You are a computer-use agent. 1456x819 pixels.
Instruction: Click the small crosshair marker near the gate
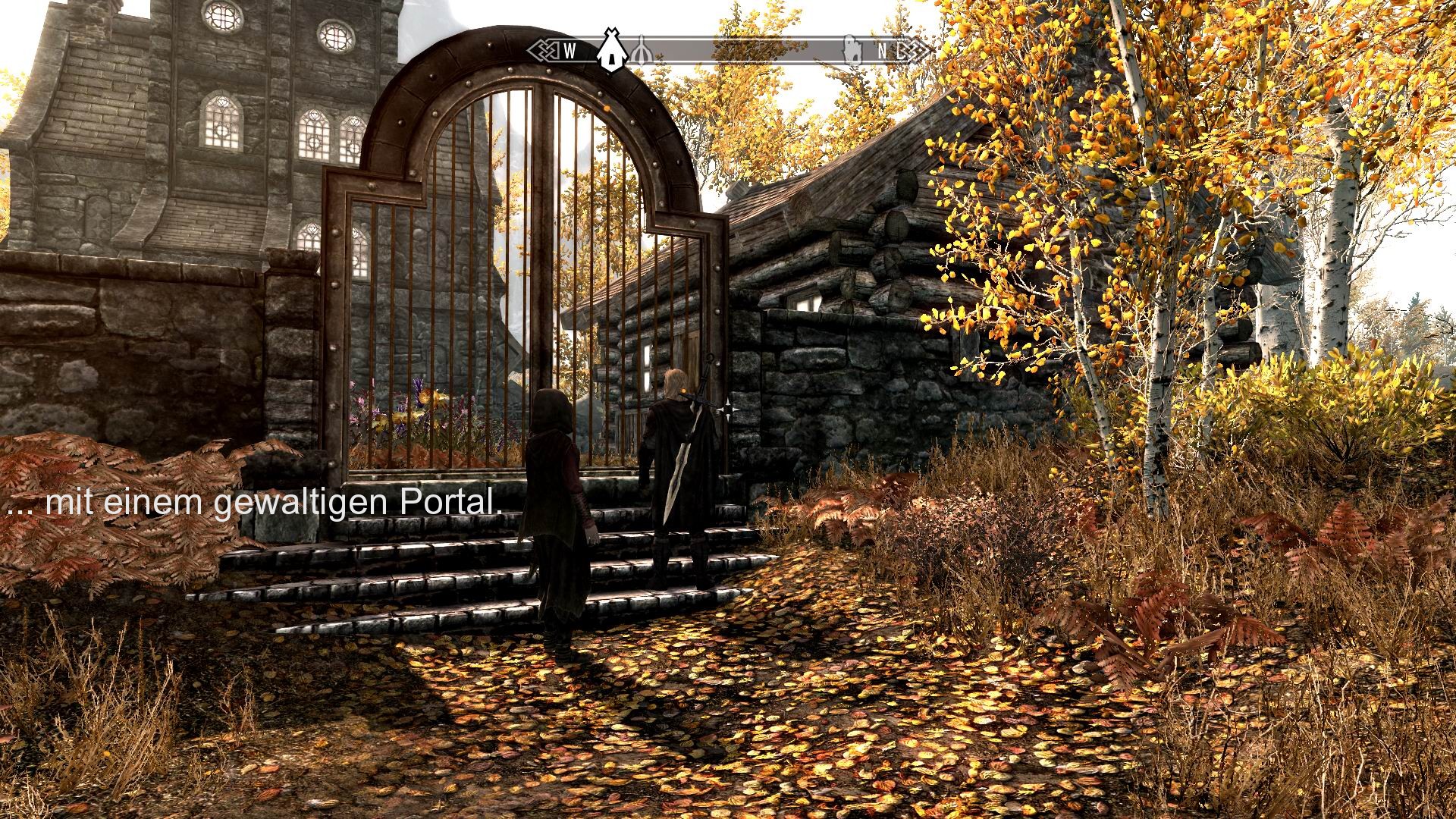pyautogui.click(x=726, y=408)
